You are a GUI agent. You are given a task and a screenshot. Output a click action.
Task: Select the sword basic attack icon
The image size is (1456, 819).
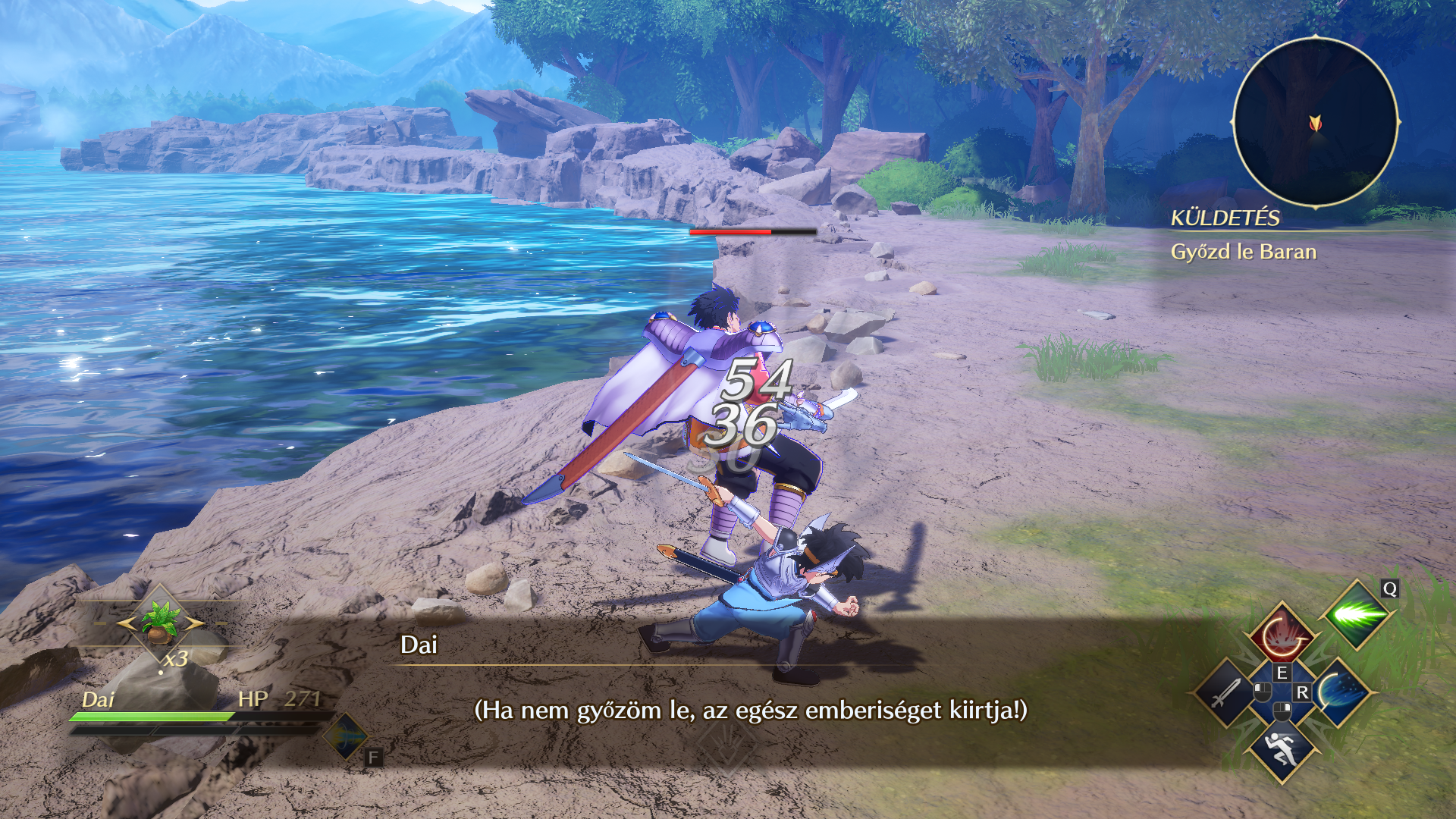(1225, 692)
